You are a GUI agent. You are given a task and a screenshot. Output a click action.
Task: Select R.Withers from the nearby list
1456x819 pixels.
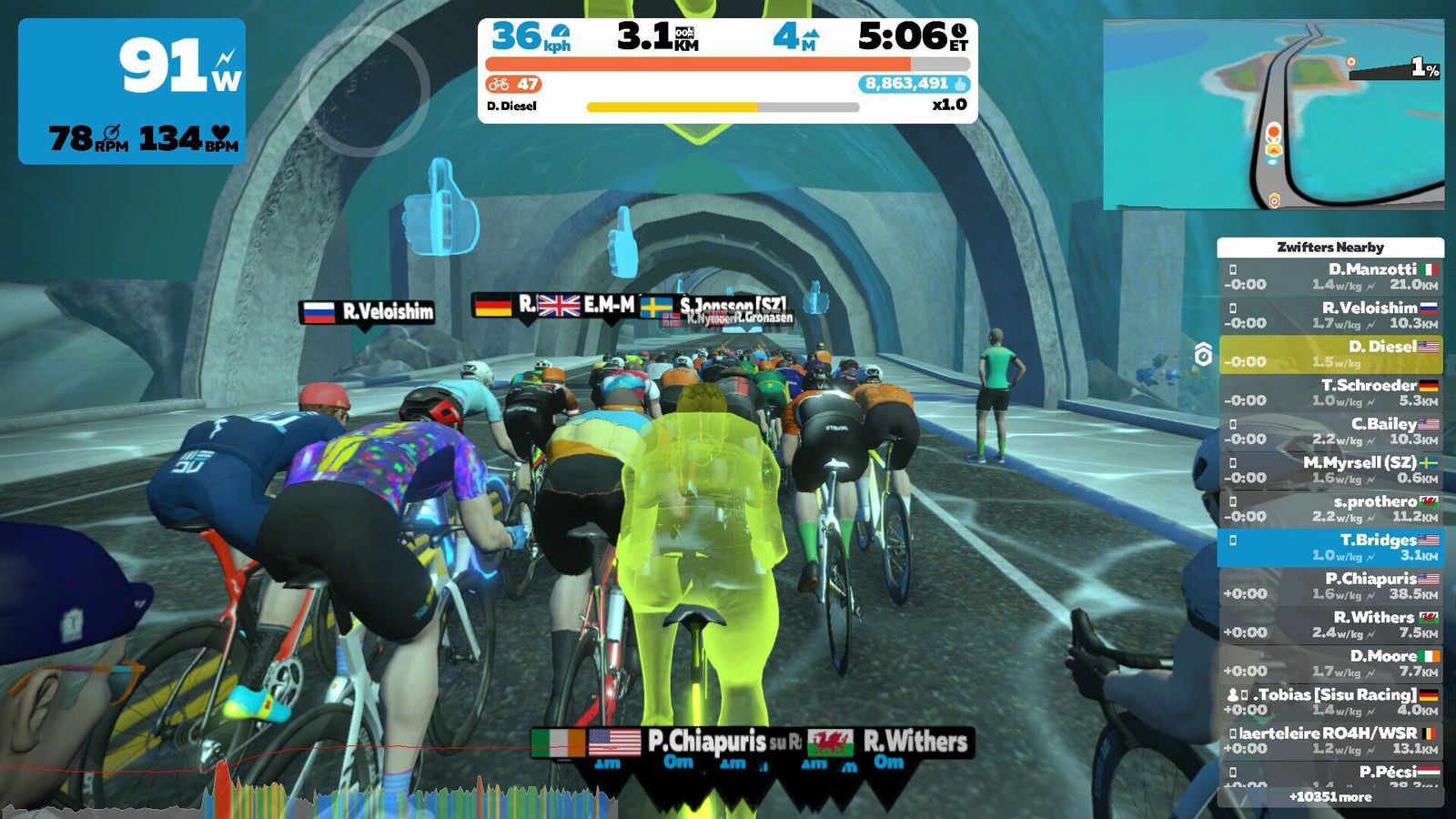1330,624
